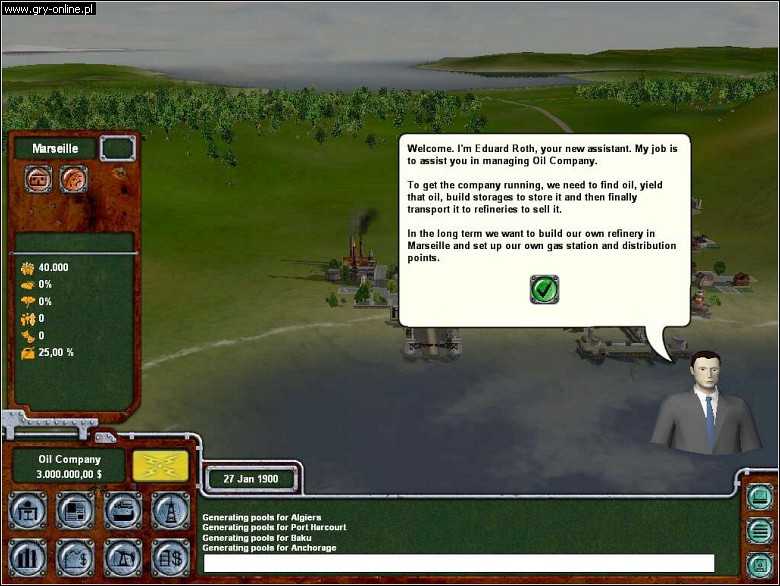
Task: Select the Marseille city name label
Action: coord(56,149)
